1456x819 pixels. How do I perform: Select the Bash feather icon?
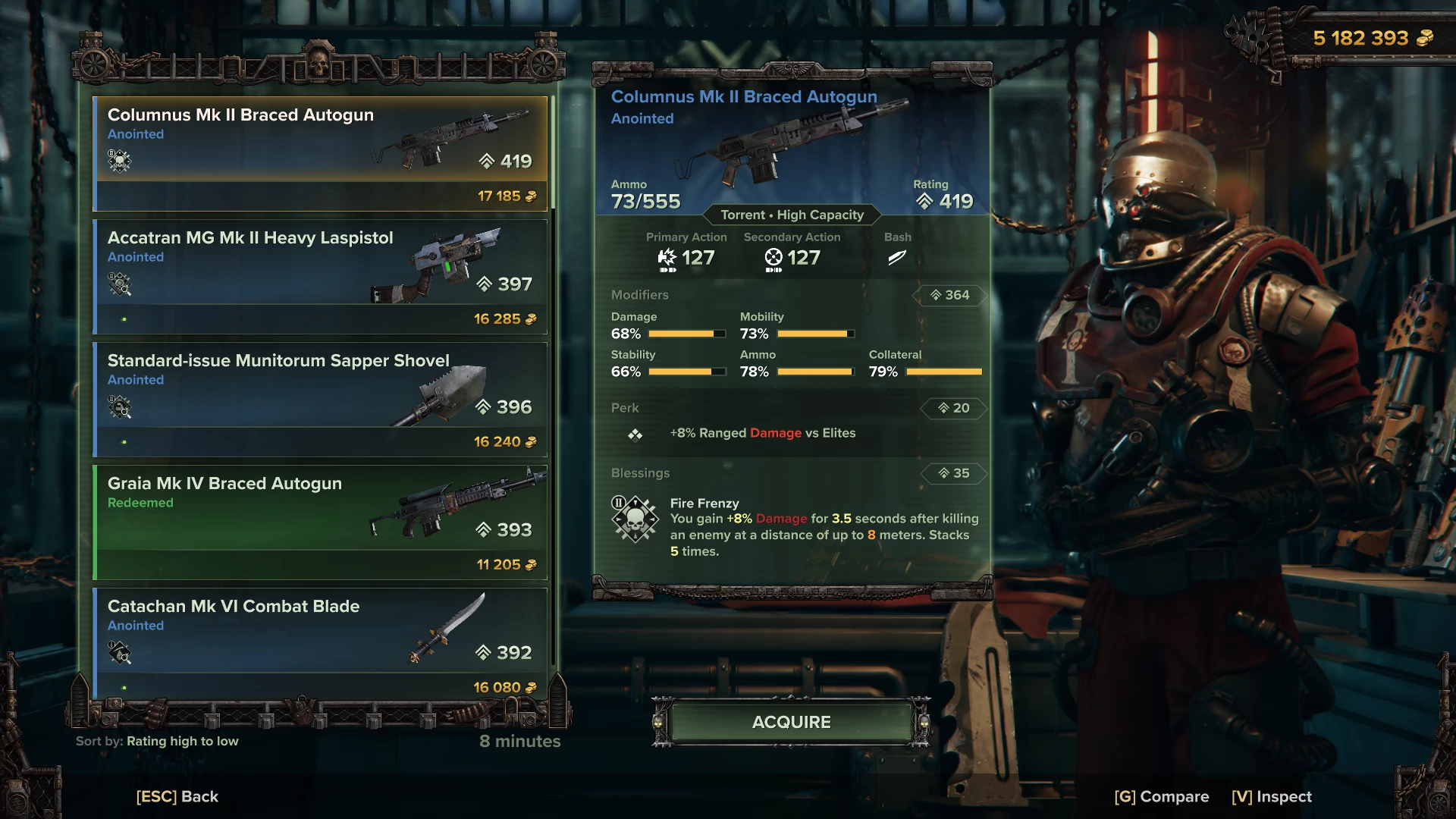click(x=898, y=258)
